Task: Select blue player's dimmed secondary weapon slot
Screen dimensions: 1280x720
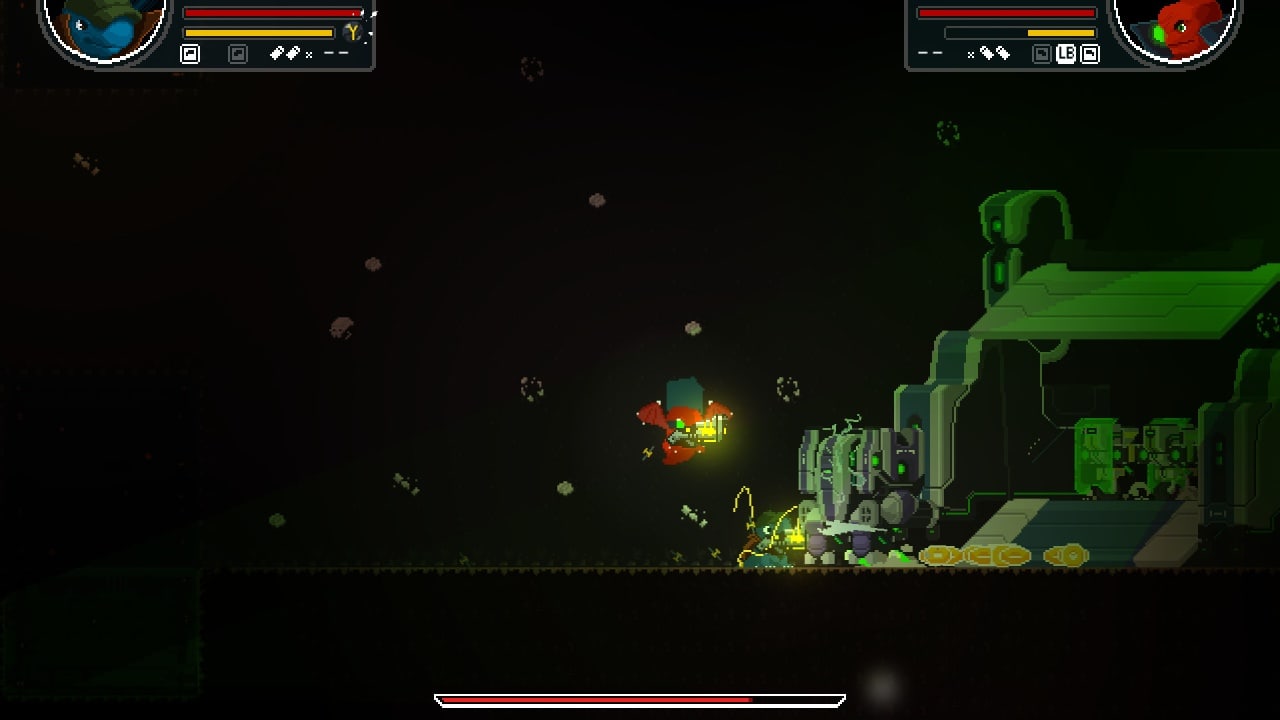Action: (238, 54)
